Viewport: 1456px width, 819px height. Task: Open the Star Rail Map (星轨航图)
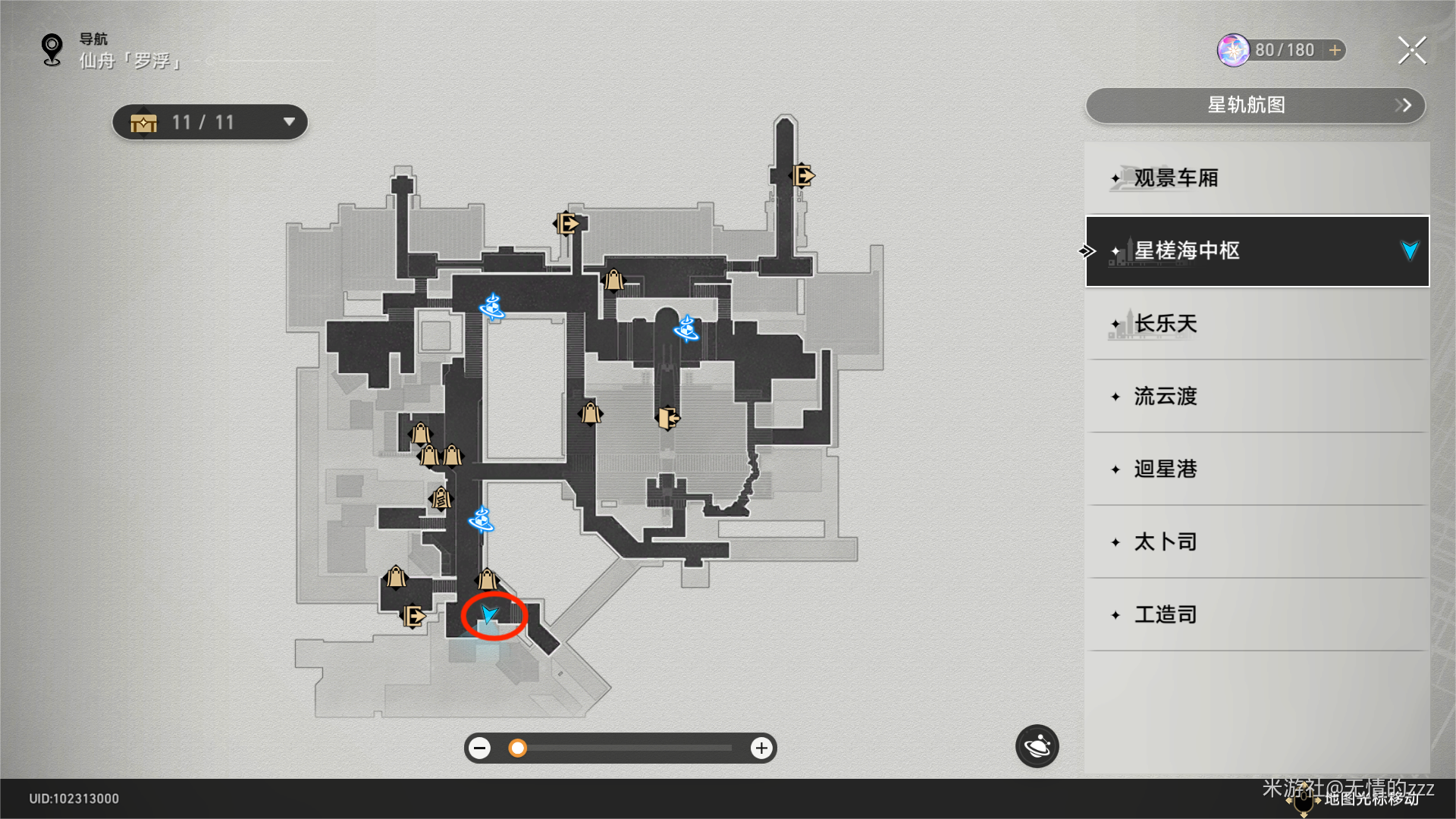click(1255, 105)
